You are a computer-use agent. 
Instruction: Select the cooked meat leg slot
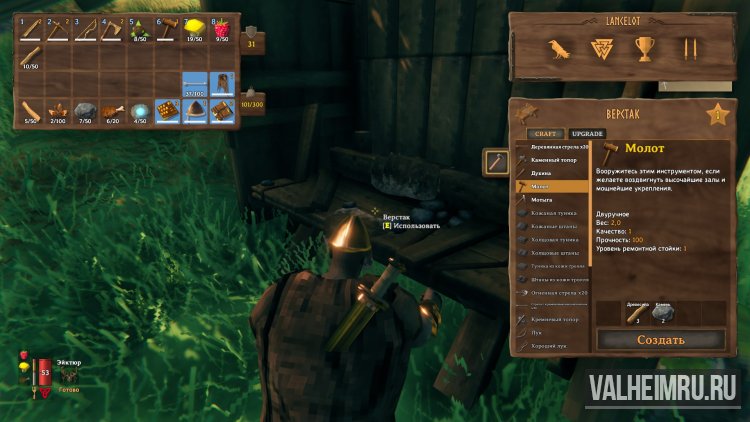coord(113,109)
